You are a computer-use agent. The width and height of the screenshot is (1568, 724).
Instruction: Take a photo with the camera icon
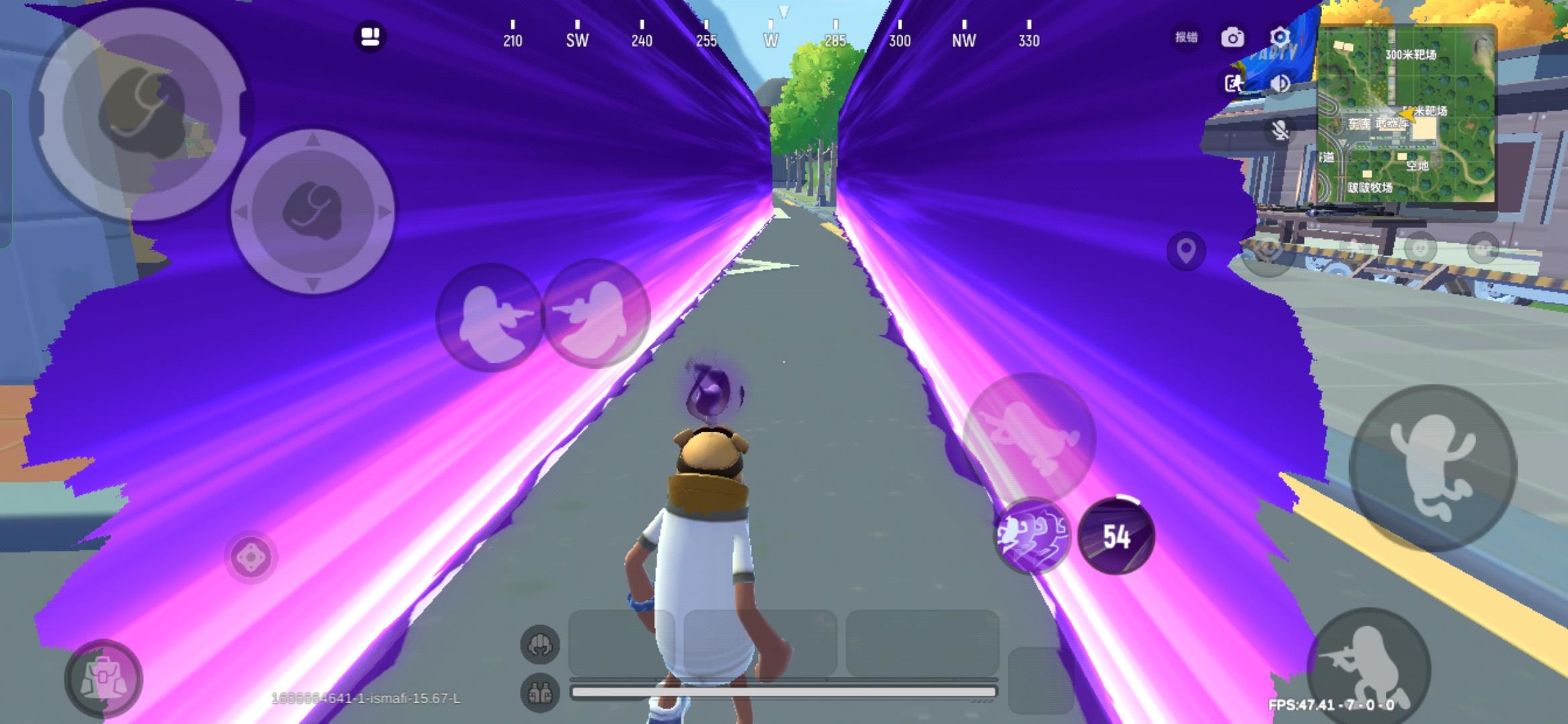coord(1233,38)
